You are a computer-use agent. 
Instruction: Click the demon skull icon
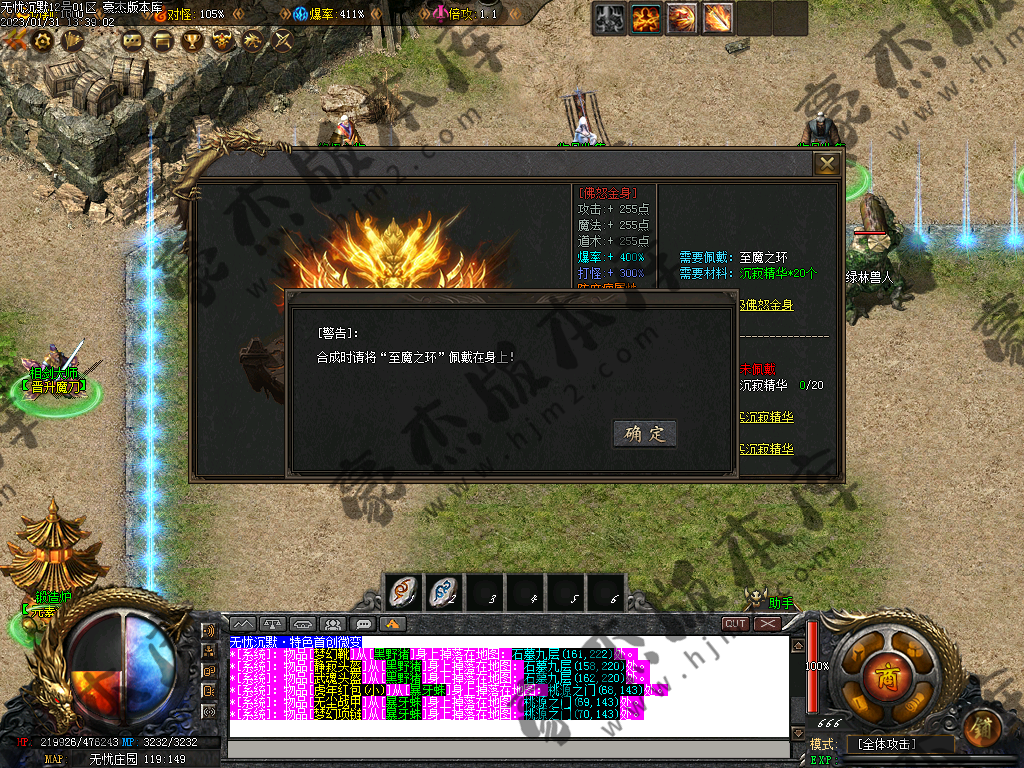pyautogui.click(x=223, y=41)
